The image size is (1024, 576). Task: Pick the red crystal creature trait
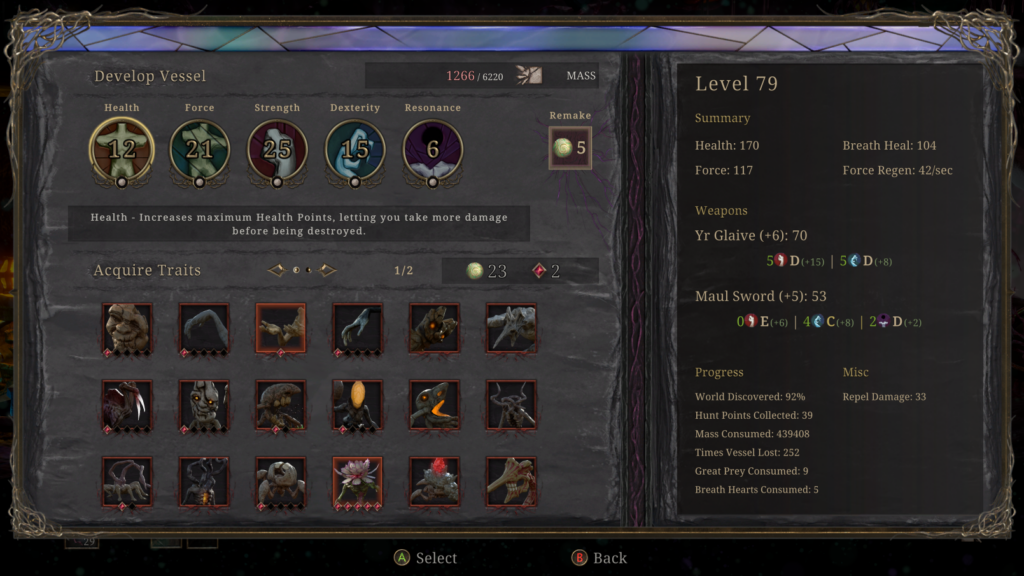(x=434, y=481)
